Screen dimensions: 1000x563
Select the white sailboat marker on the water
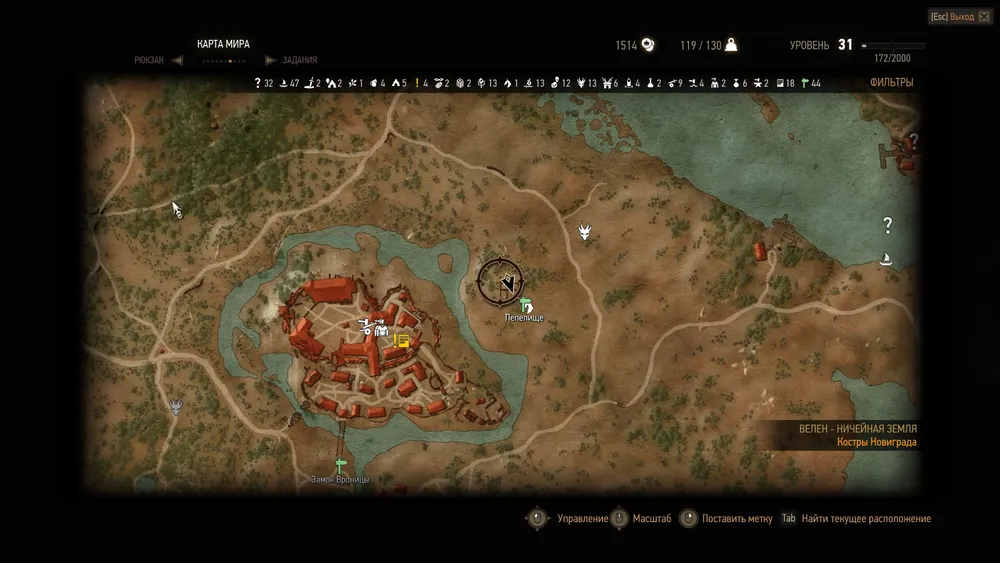pyautogui.click(x=886, y=259)
